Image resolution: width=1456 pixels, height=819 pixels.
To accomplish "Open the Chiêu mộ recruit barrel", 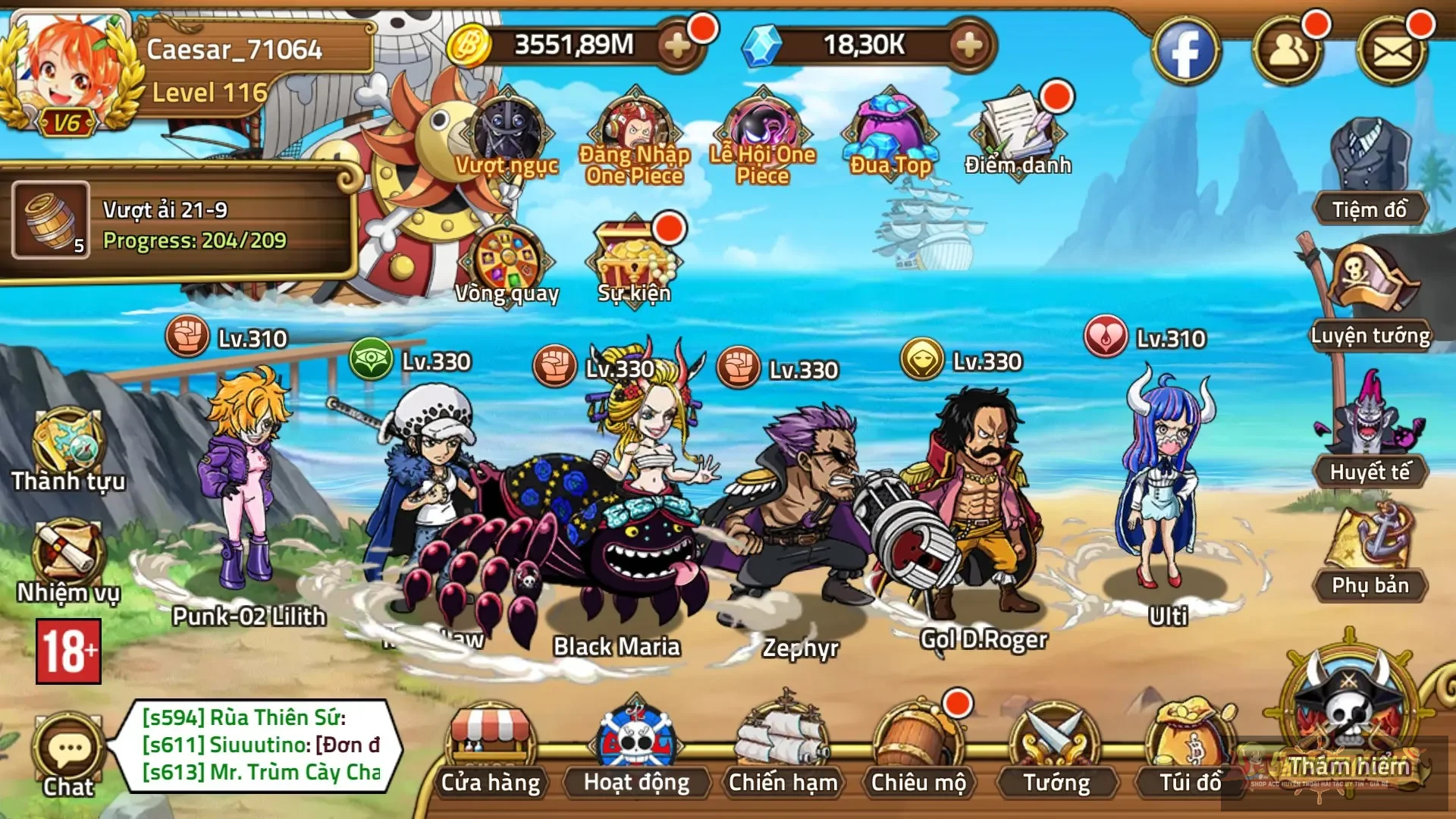I will [x=918, y=751].
